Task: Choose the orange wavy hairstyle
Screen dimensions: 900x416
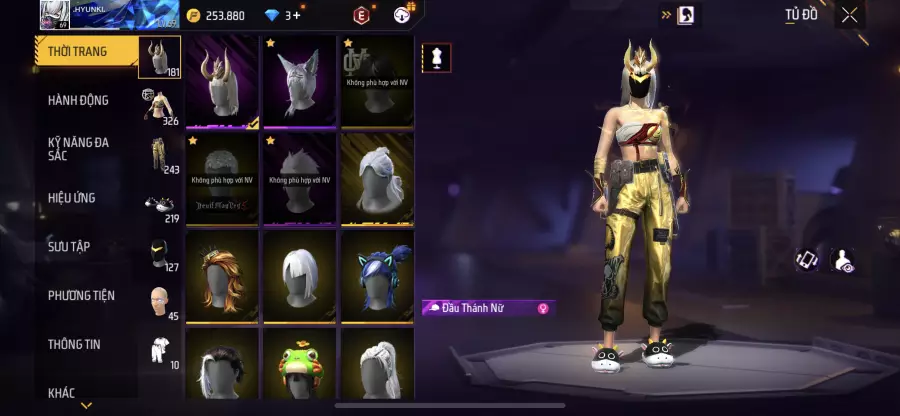Action: (222, 277)
